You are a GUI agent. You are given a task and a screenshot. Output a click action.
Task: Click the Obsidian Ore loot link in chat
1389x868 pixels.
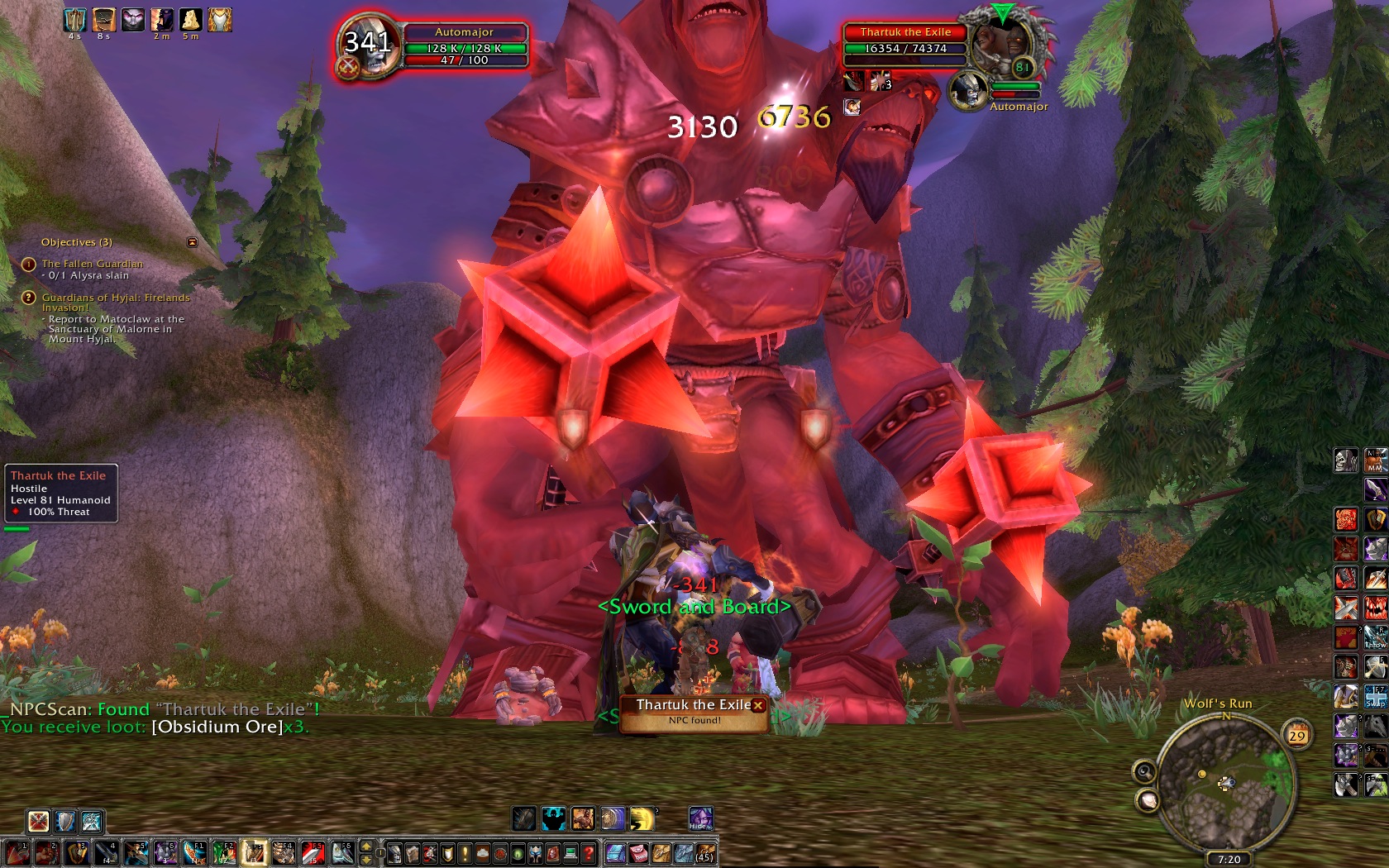[x=218, y=727]
